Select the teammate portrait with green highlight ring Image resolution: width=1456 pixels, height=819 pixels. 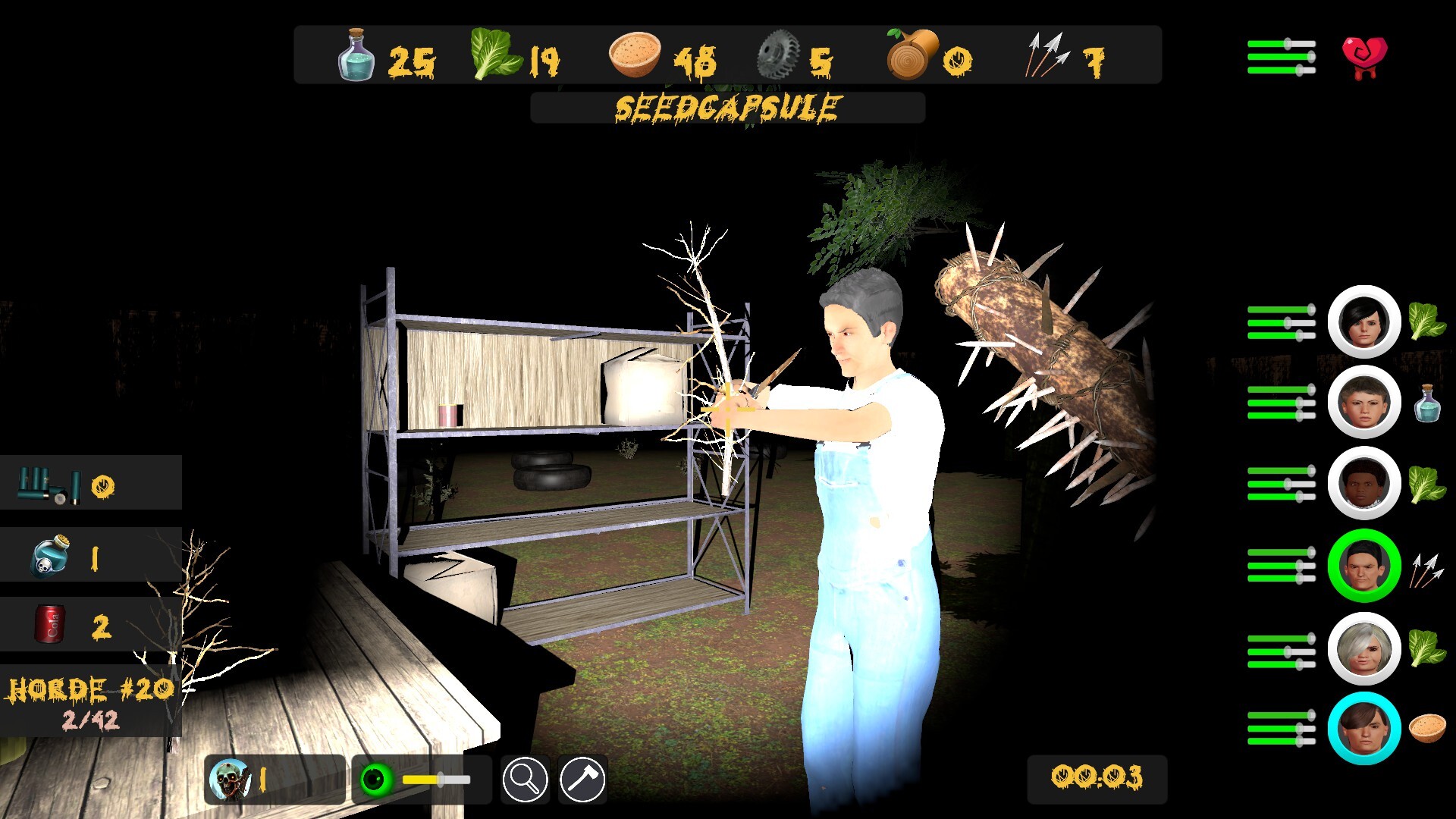[x=1363, y=567]
